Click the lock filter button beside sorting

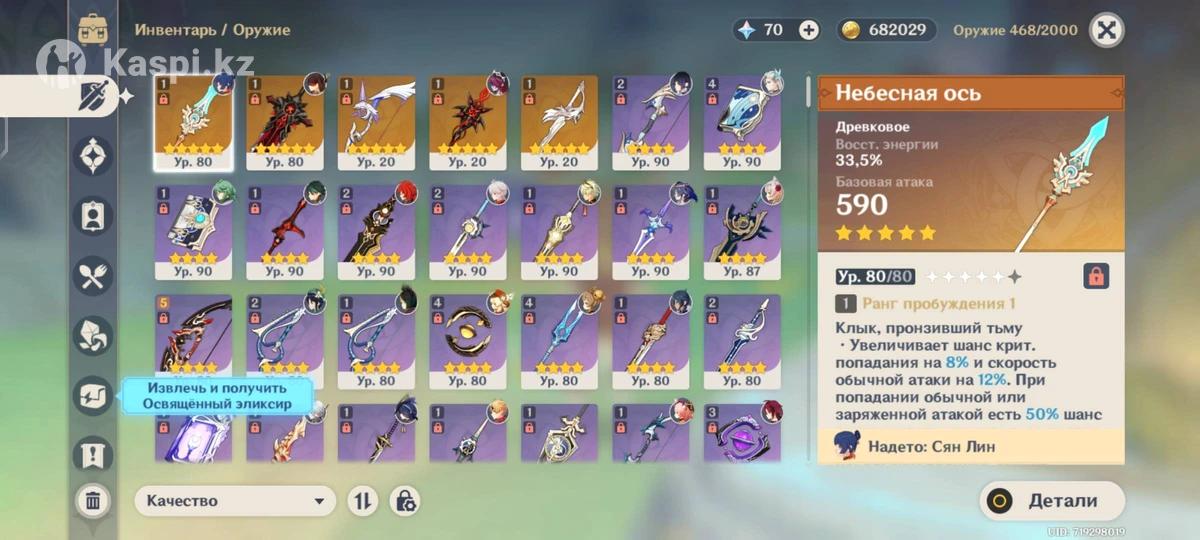point(405,501)
